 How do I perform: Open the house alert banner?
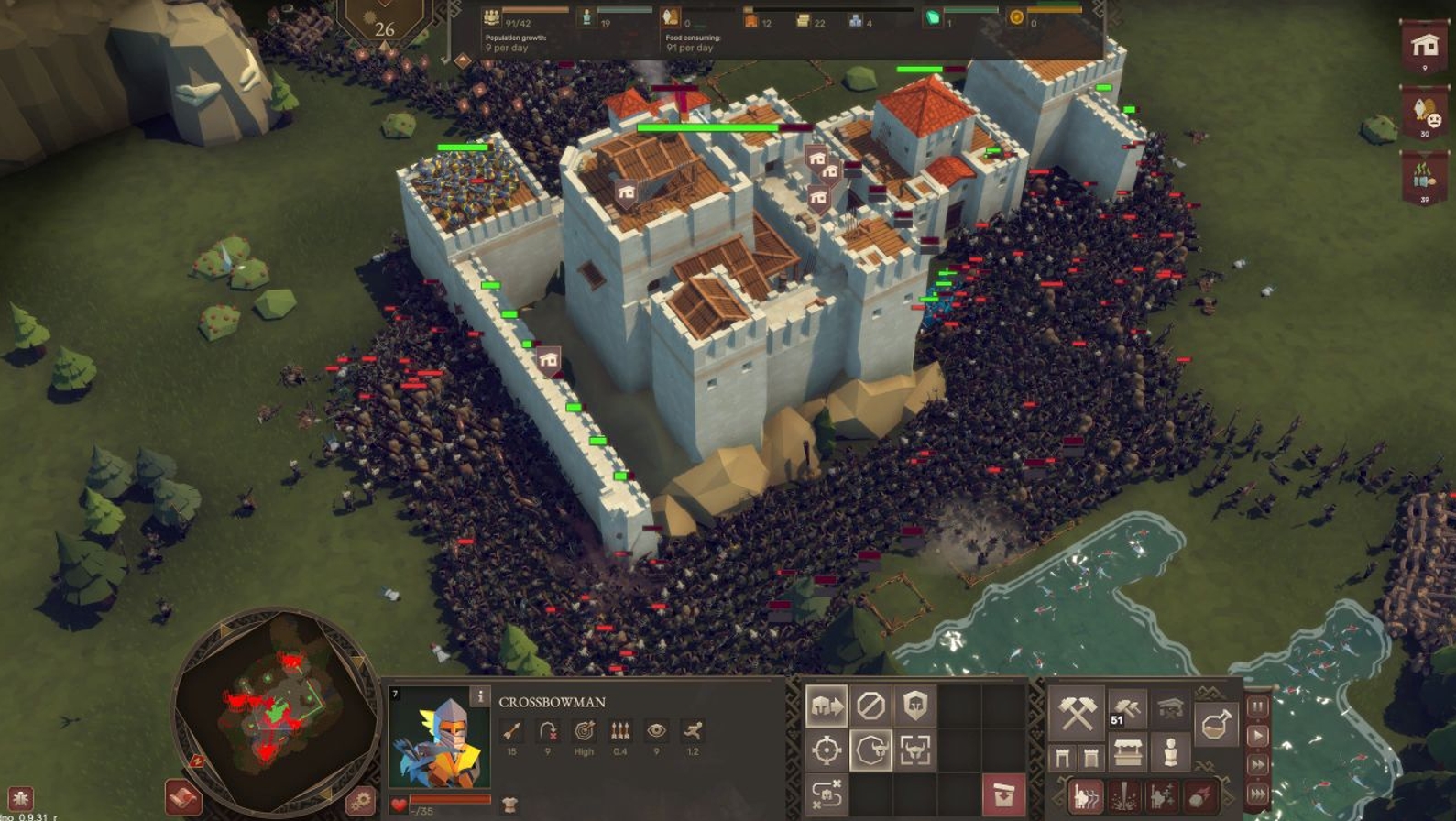coord(1424,48)
